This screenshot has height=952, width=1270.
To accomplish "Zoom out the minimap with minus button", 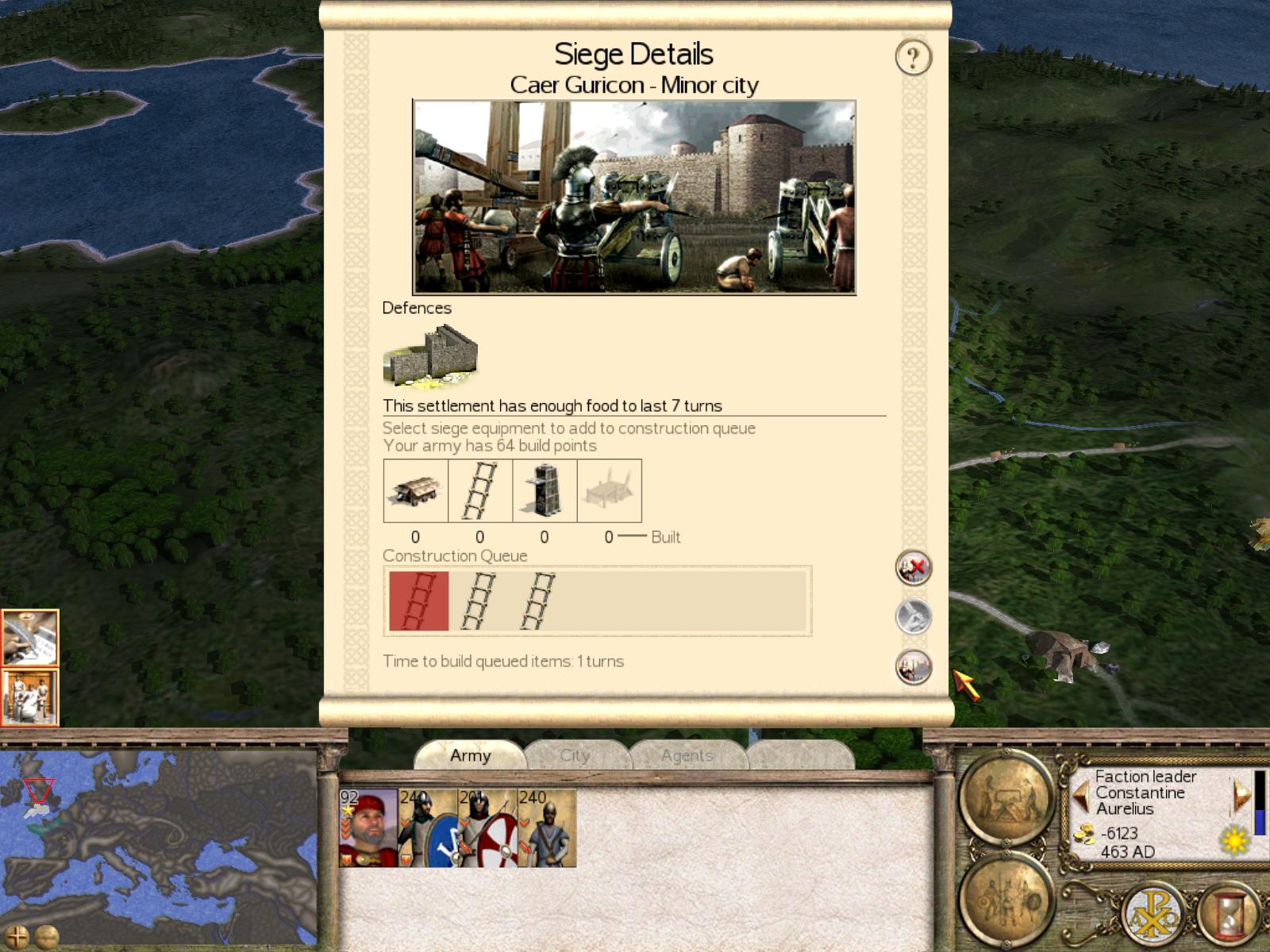I will click(x=47, y=936).
